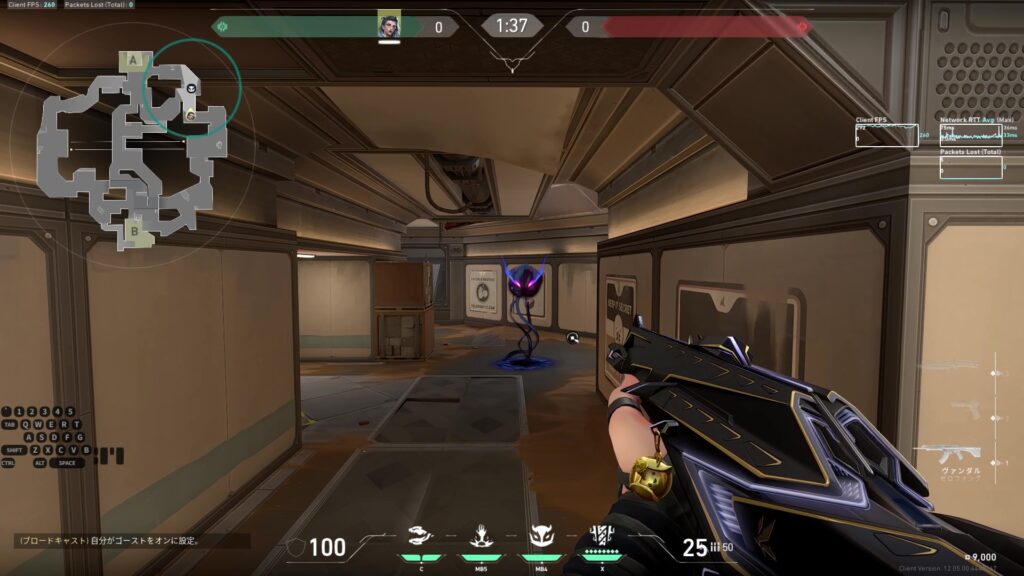Viewport: 1024px width, 576px height.
Task: Activate the C key grabbing-hands ability
Action: [422, 537]
